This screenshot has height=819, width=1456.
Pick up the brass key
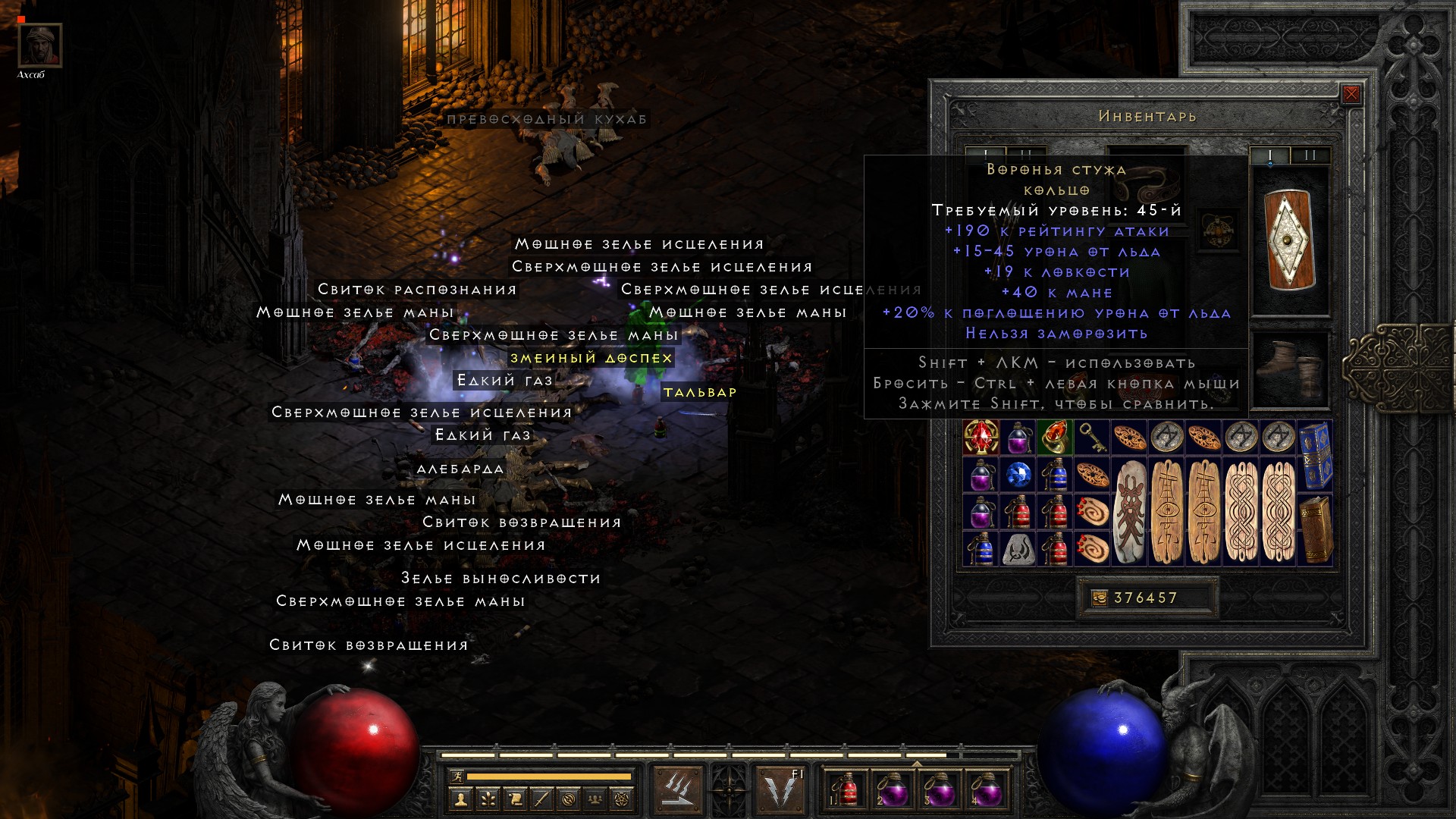pyautogui.click(x=1091, y=438)
